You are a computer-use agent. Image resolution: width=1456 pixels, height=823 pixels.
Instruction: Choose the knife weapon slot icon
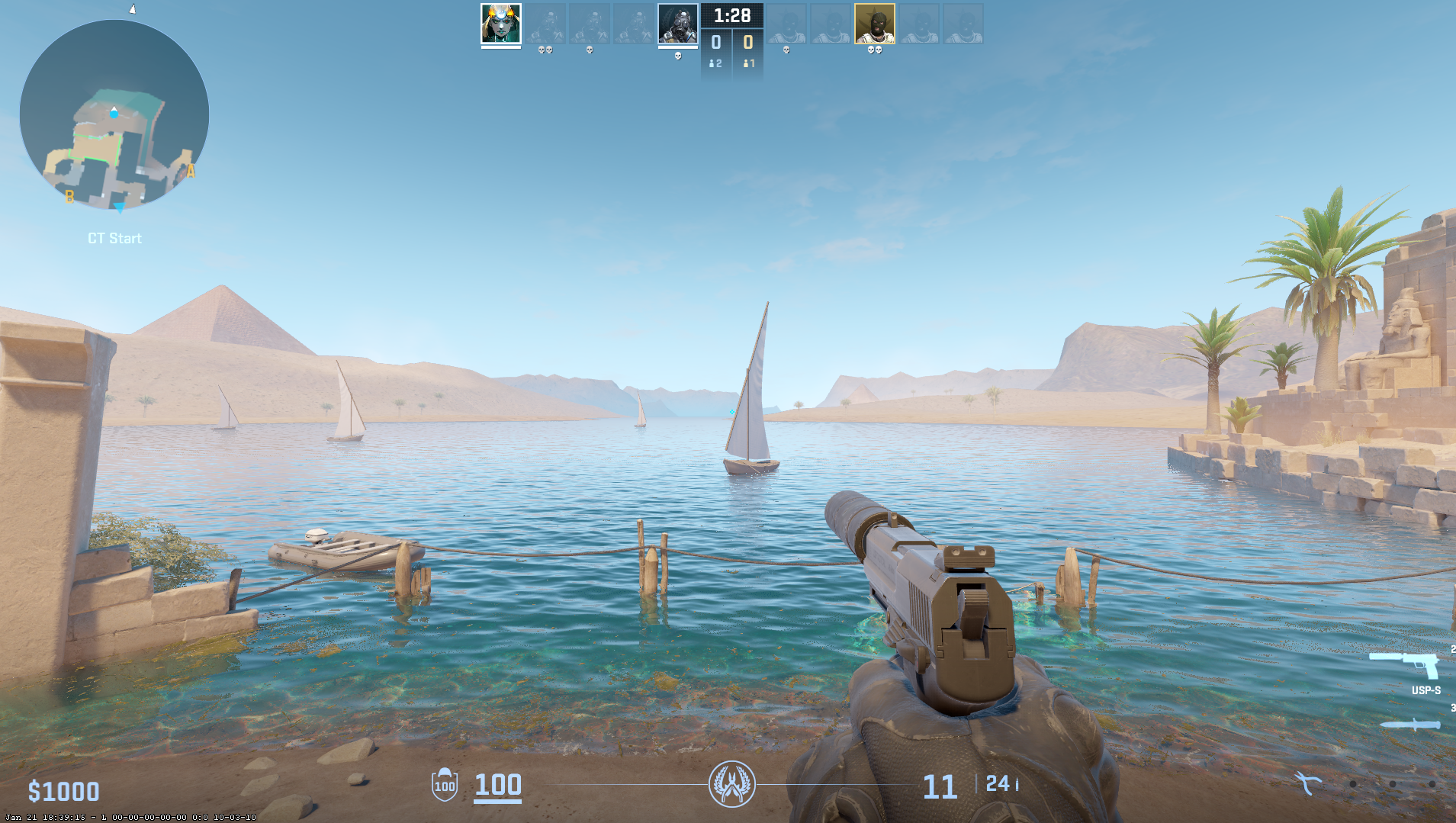(x=1410, y=725)
